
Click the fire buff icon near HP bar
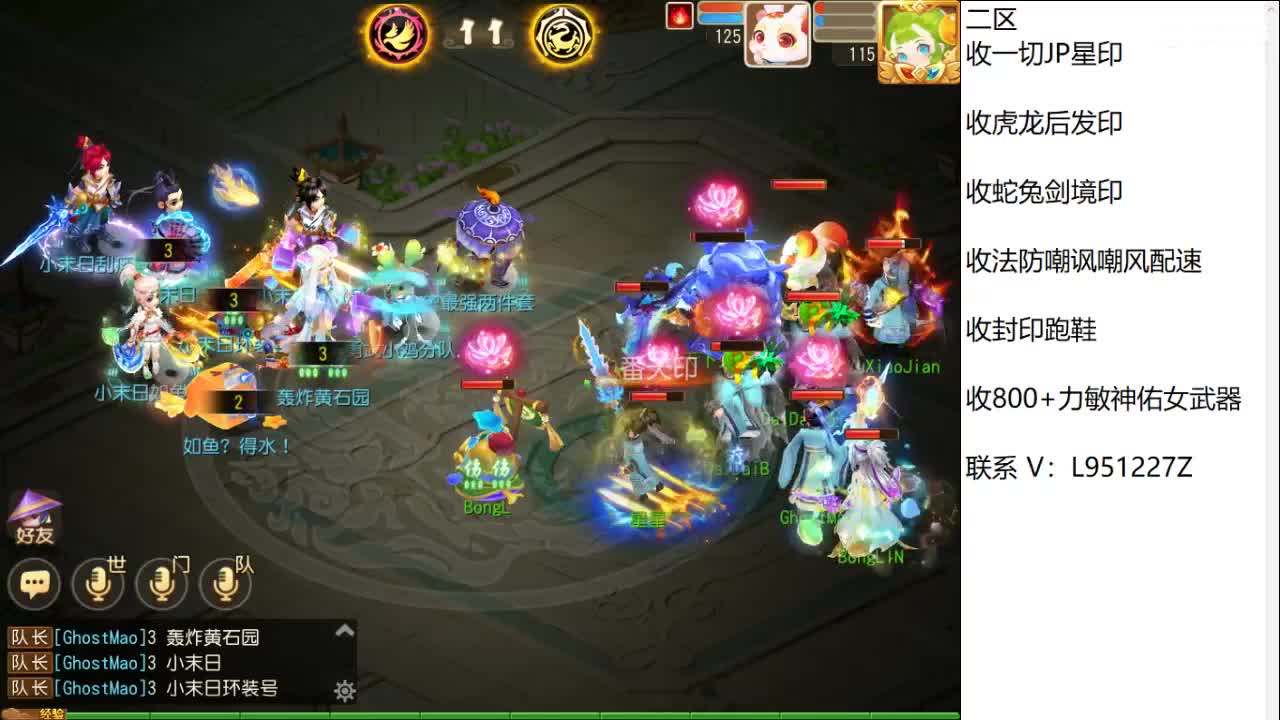(678, 16)
